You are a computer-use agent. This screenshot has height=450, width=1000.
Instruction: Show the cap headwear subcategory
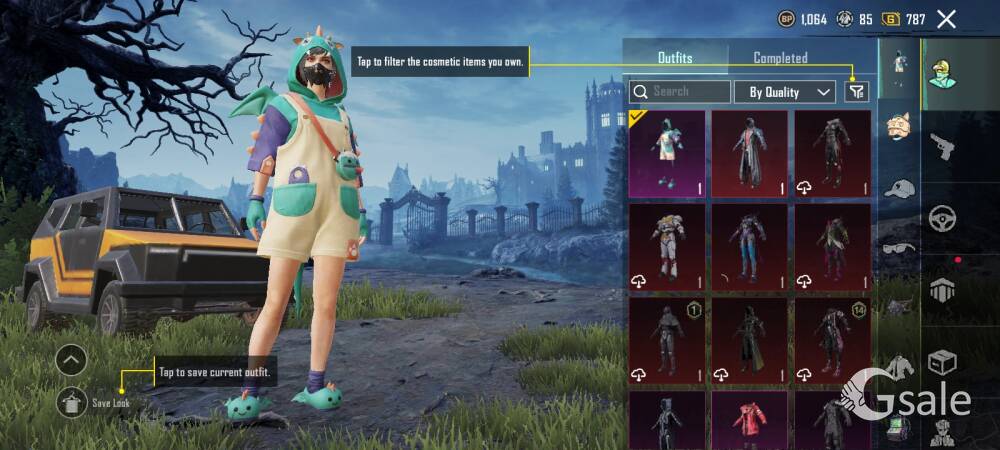tap(899, 187)
